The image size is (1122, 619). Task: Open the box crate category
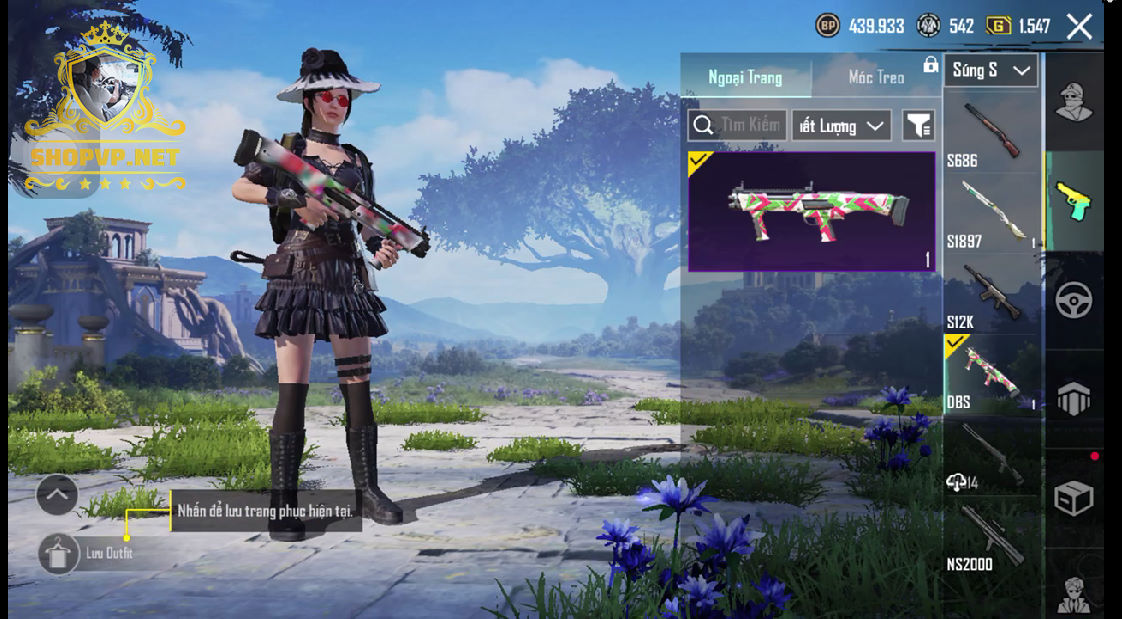(x=1074, y=497)
